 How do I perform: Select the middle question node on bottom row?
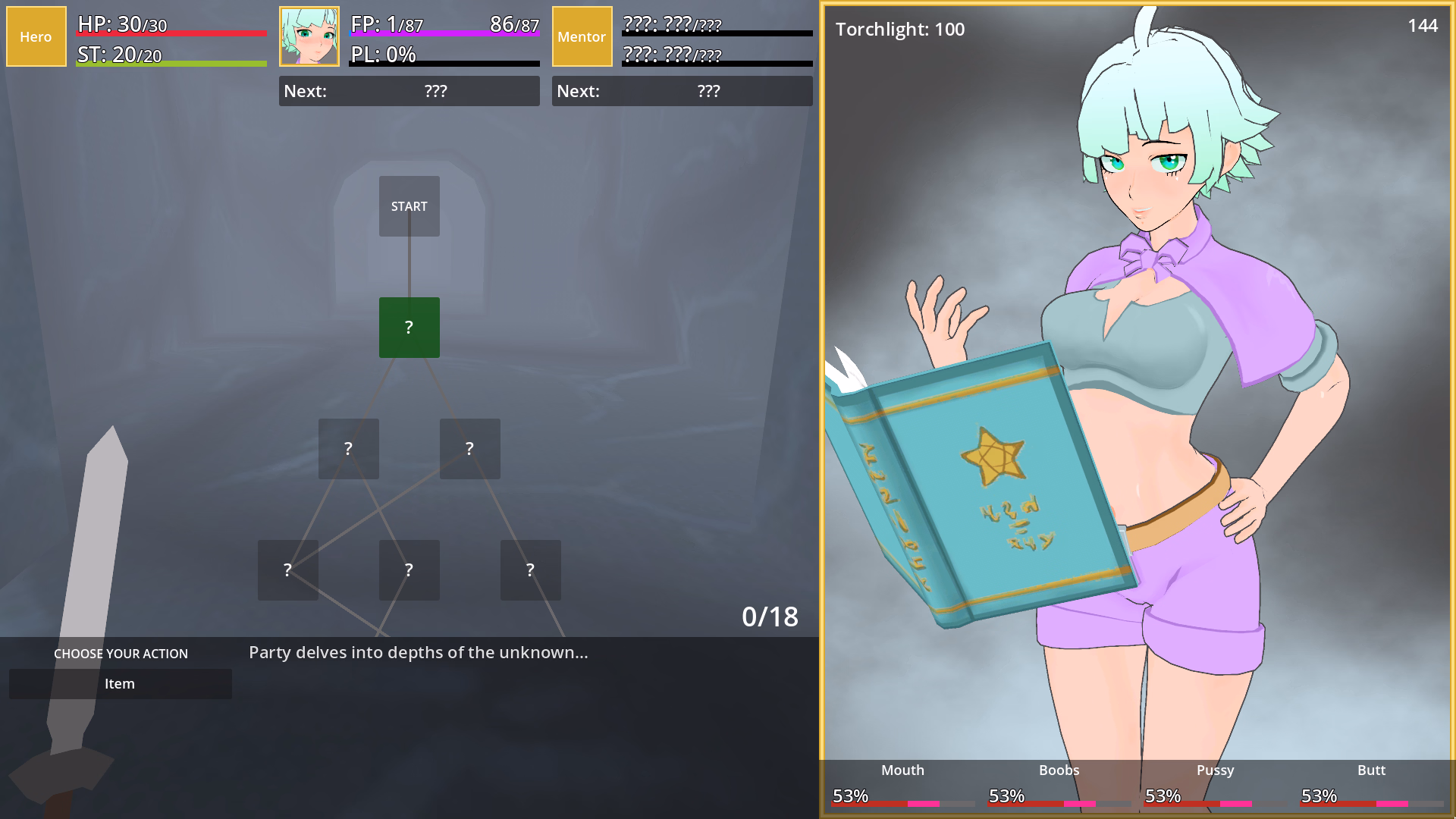[409, 570]
